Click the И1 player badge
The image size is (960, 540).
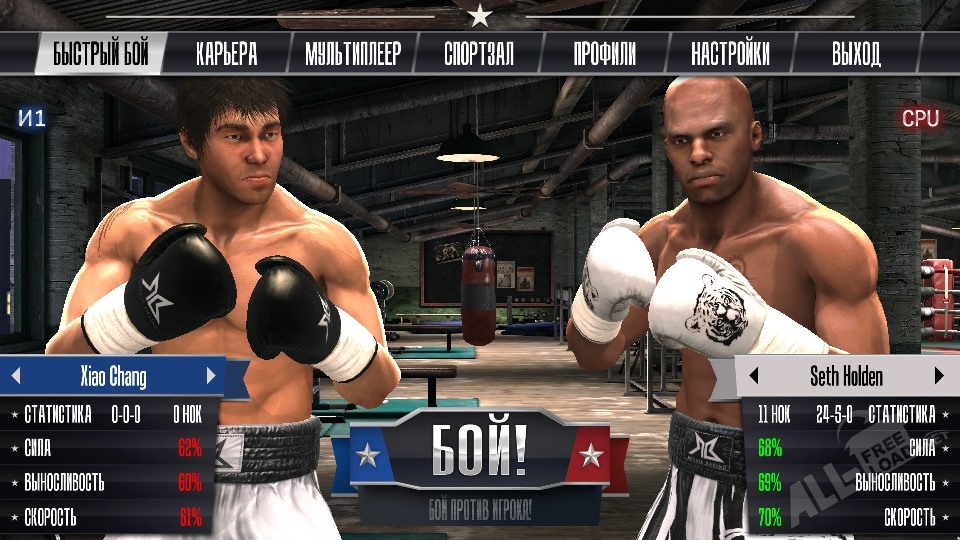pyautogui.click(x=32, y=119)
